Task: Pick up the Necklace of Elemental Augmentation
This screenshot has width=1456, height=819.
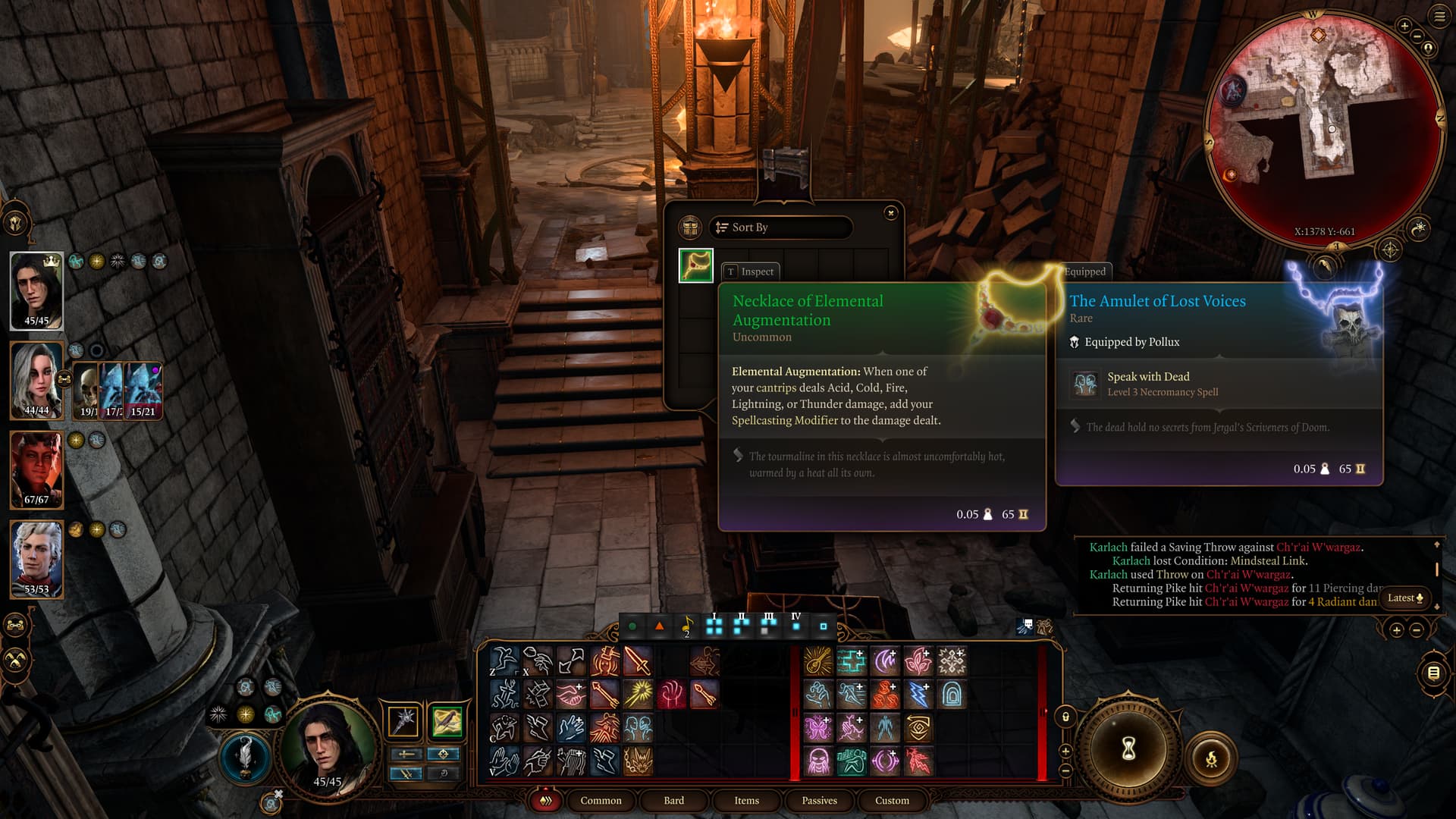Action: [x=695, y=265]
